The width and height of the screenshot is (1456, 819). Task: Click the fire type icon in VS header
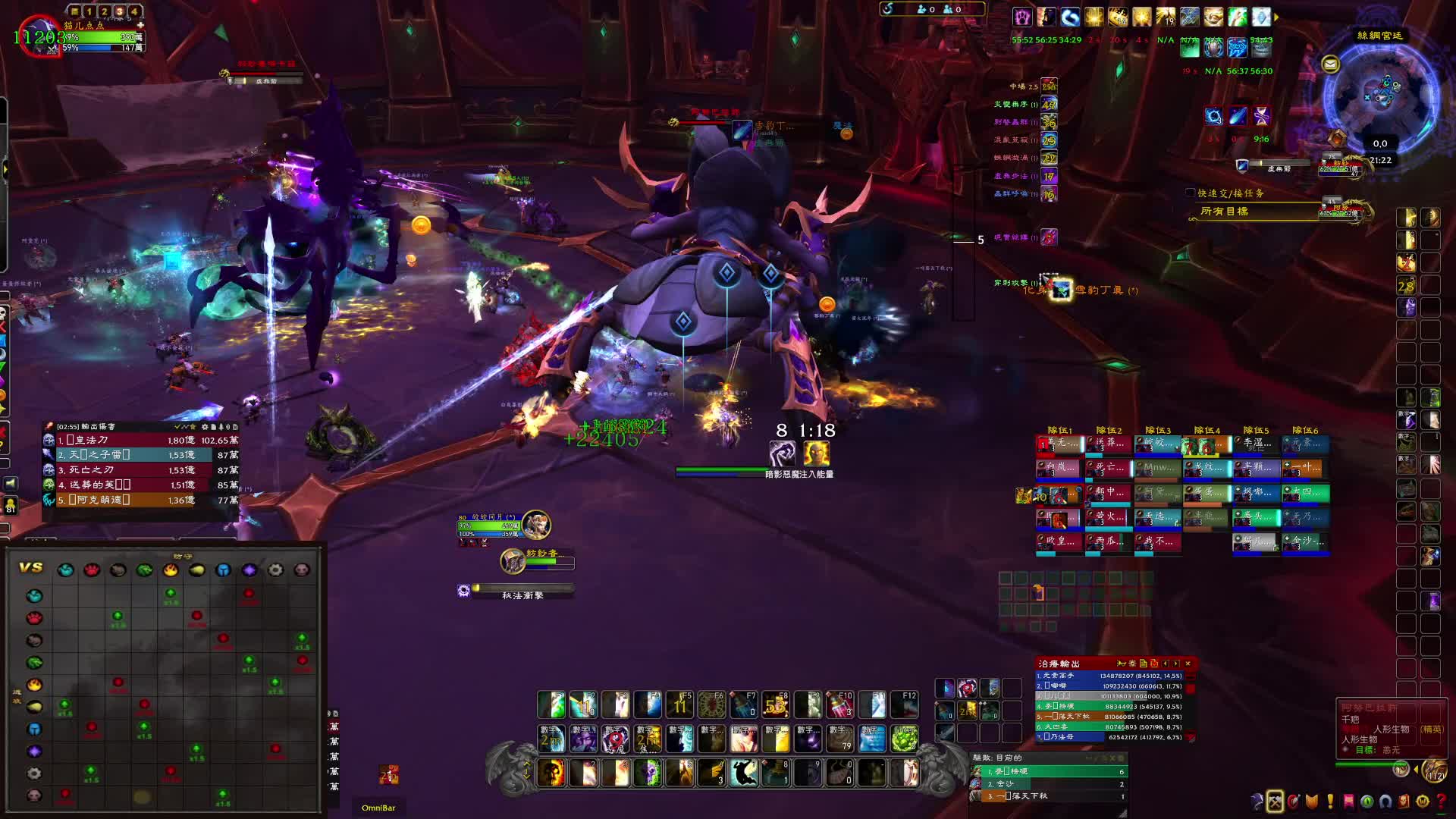[171, 570]
